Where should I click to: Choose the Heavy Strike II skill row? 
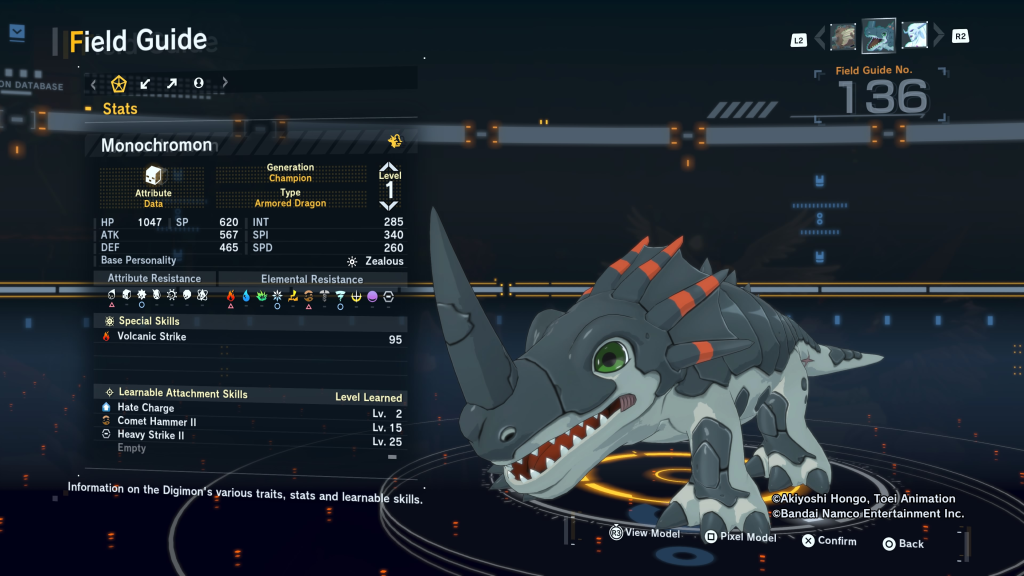[150, 435]
